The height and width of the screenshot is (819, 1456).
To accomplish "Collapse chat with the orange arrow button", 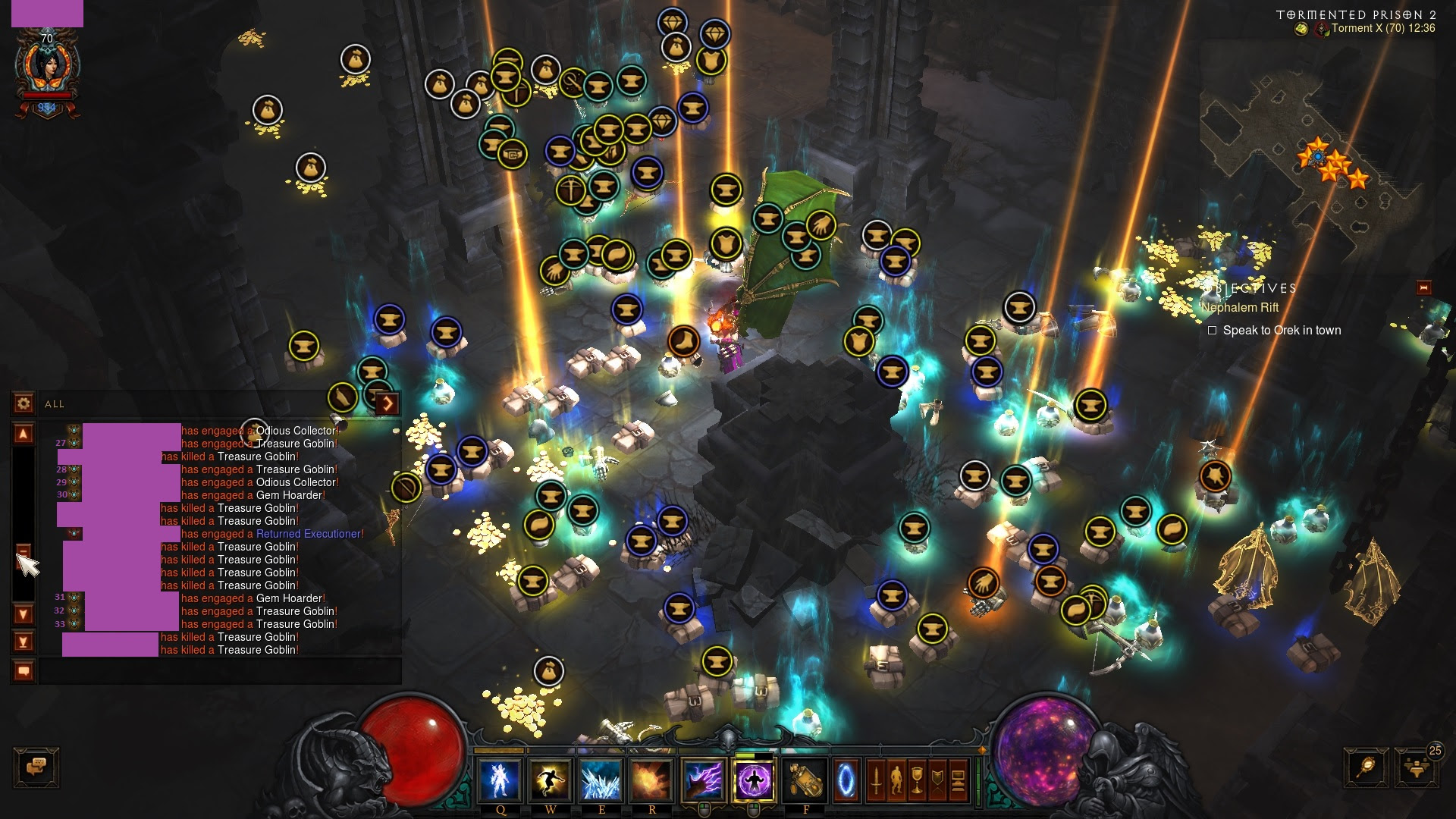I will [x=387, y=403].
